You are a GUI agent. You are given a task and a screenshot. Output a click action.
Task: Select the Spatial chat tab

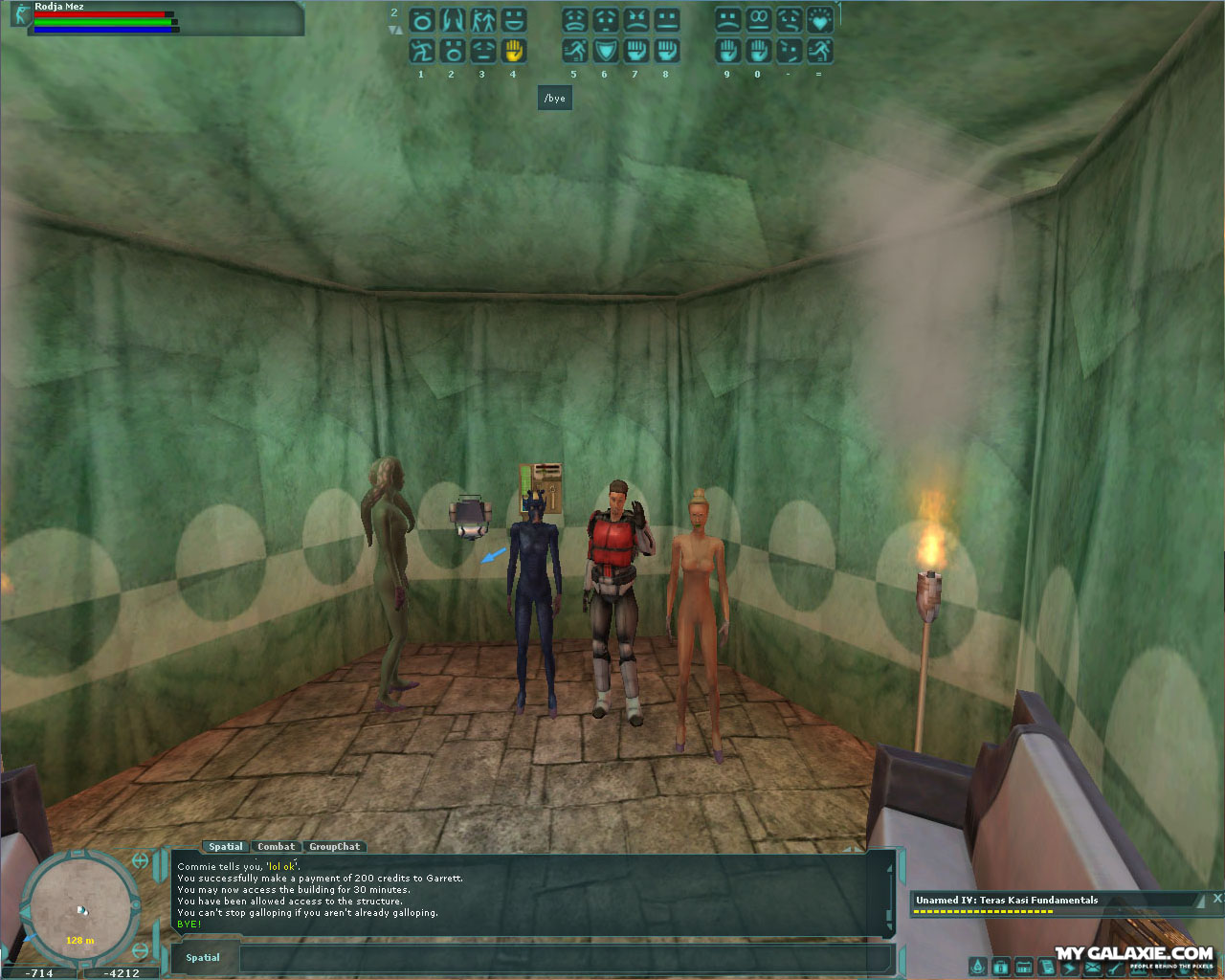pyautogui.click(x=226, y=846)
